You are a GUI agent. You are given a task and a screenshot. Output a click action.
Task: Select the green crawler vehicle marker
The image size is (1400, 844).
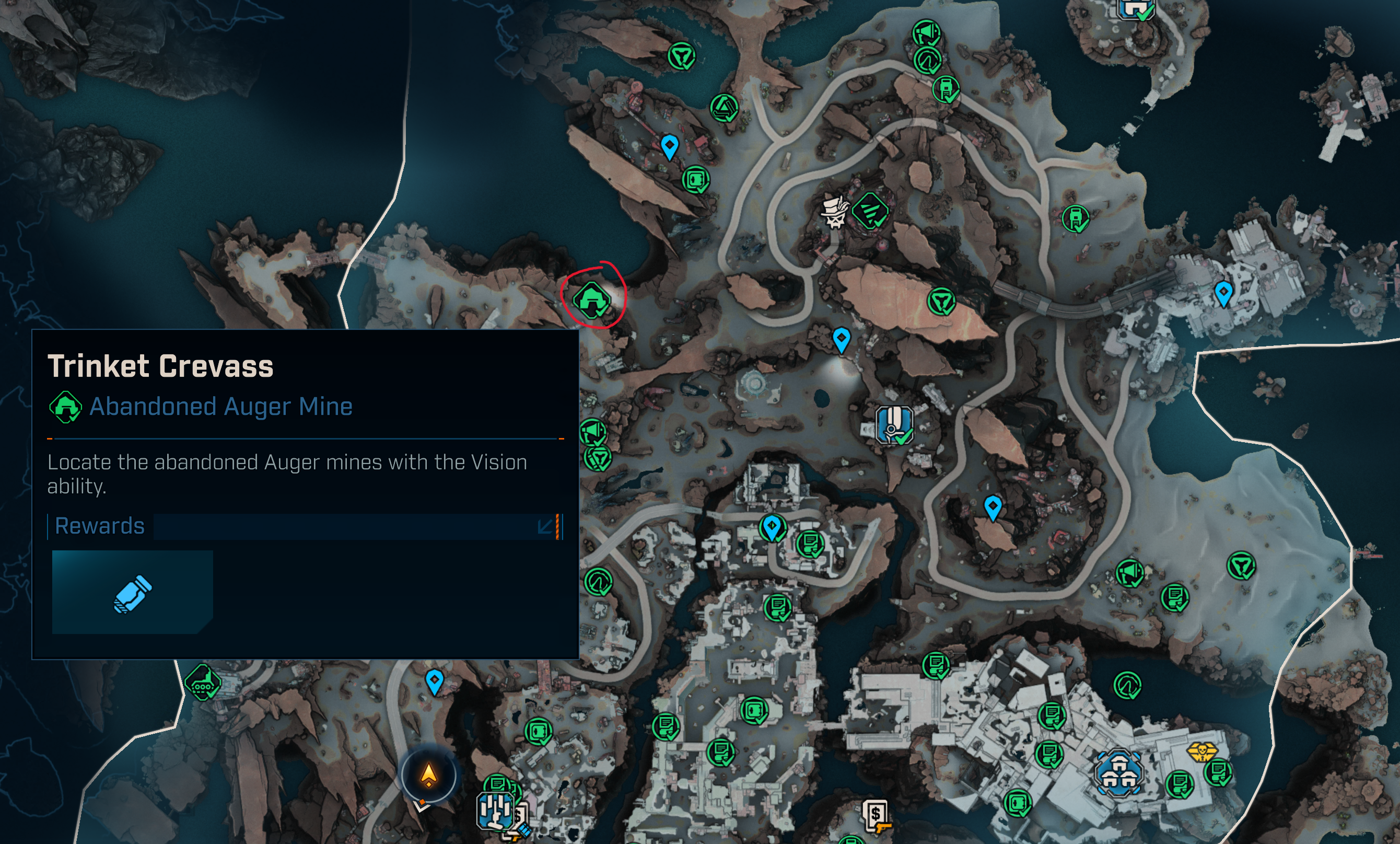(202, 681)
